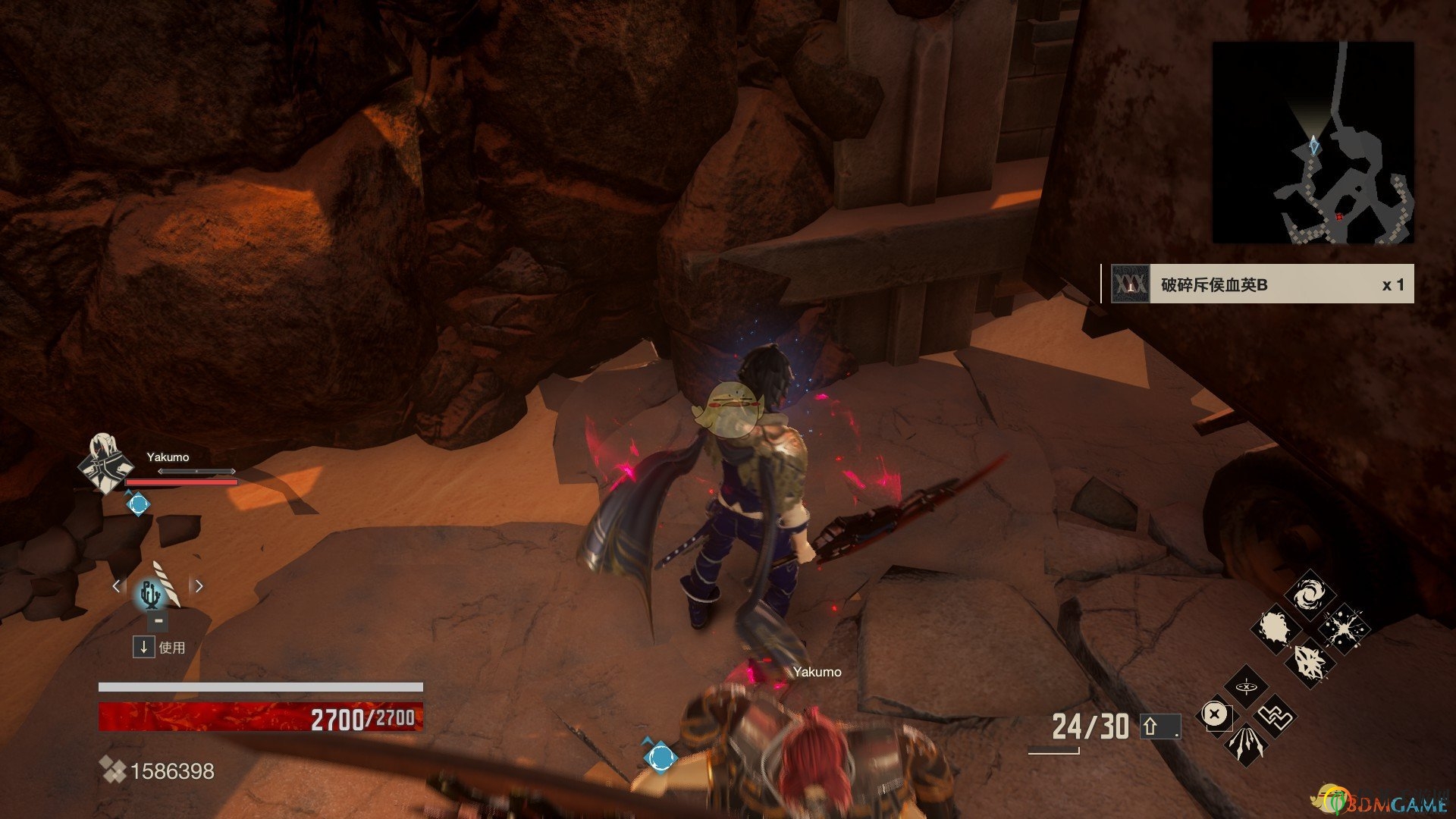Activate the falling spikes gift
This screenshot has height=819, width=1456.
[1245, 744]
